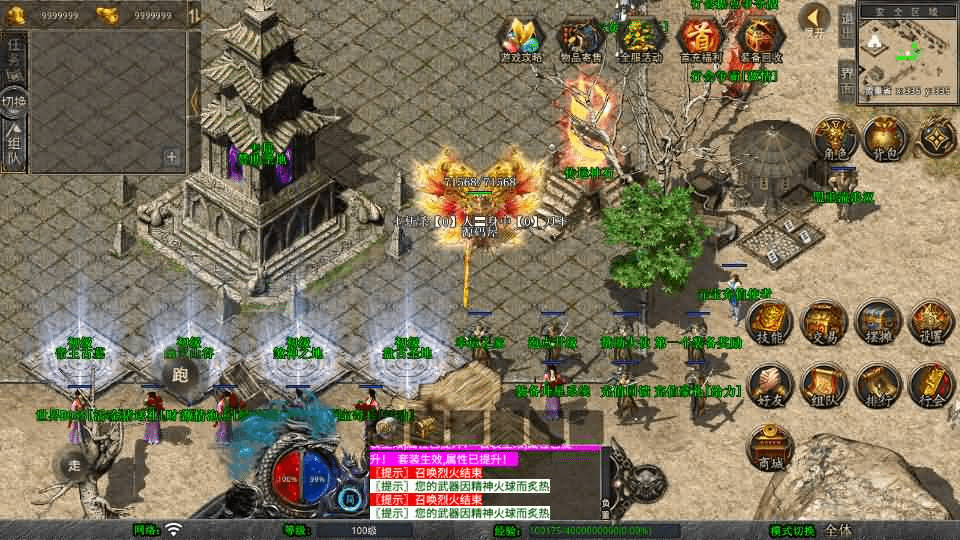The width and height of the screenshot is (960, 540).
Task: Open the 角色 character panel
Action: 831,138
